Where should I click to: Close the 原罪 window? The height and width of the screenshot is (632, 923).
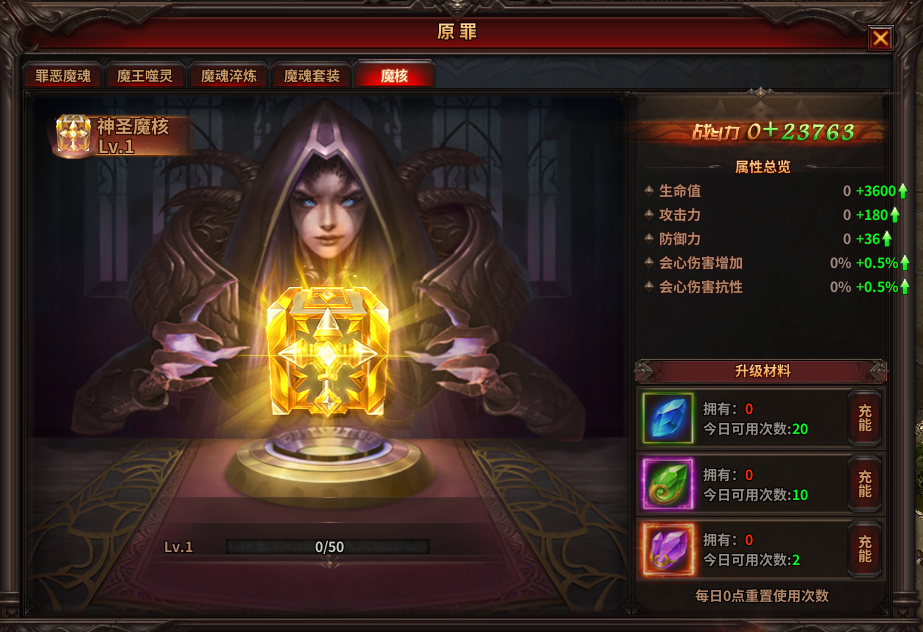(x=880, y=38)
